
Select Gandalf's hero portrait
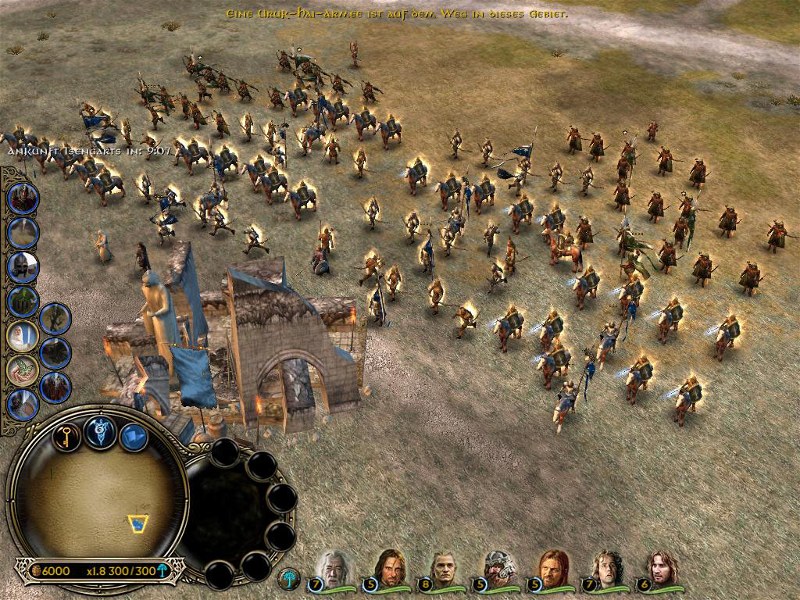pos(333,566)
